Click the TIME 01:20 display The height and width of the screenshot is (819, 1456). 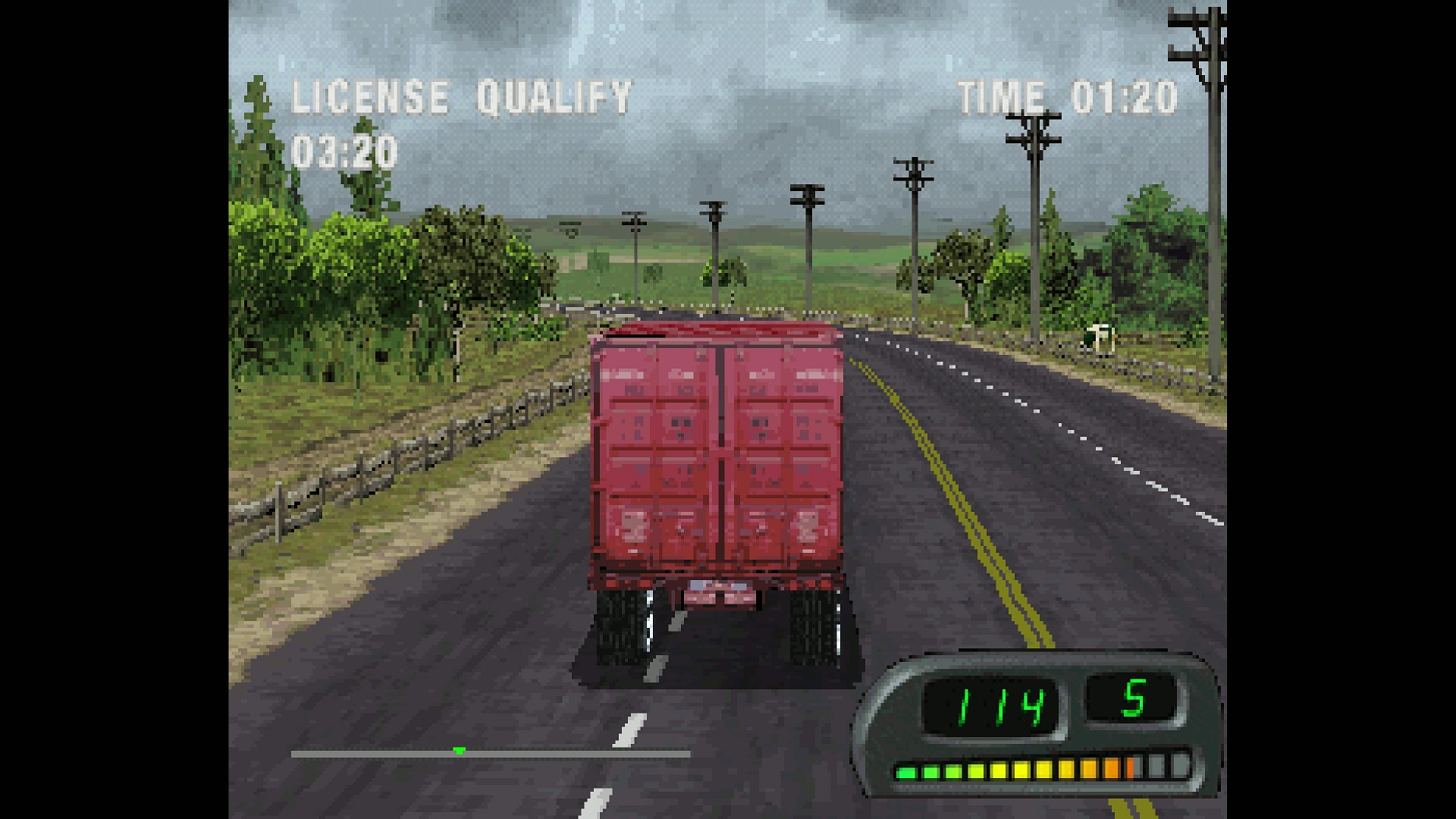(1065, 95)
